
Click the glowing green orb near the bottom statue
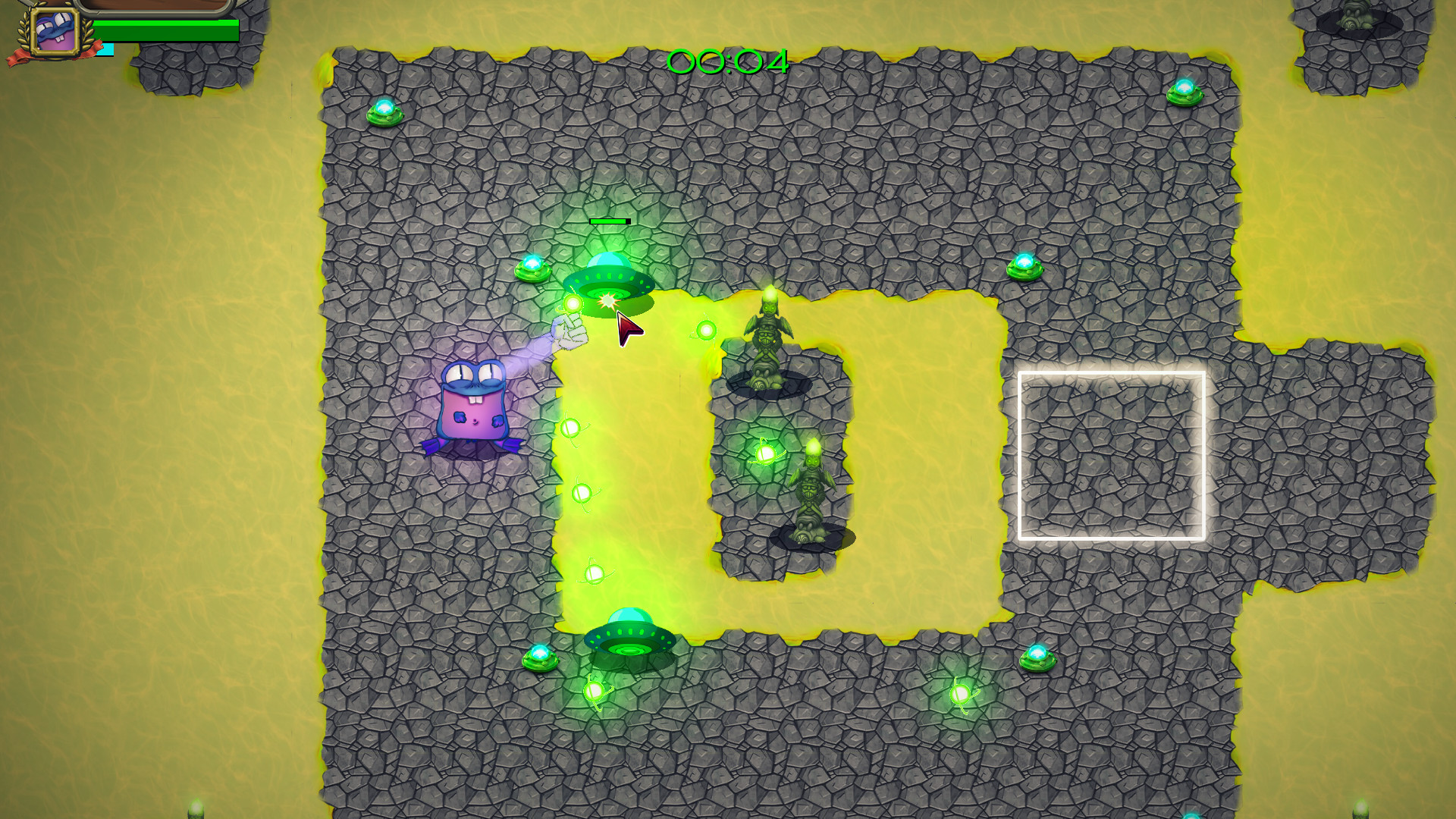pos(766,455)
